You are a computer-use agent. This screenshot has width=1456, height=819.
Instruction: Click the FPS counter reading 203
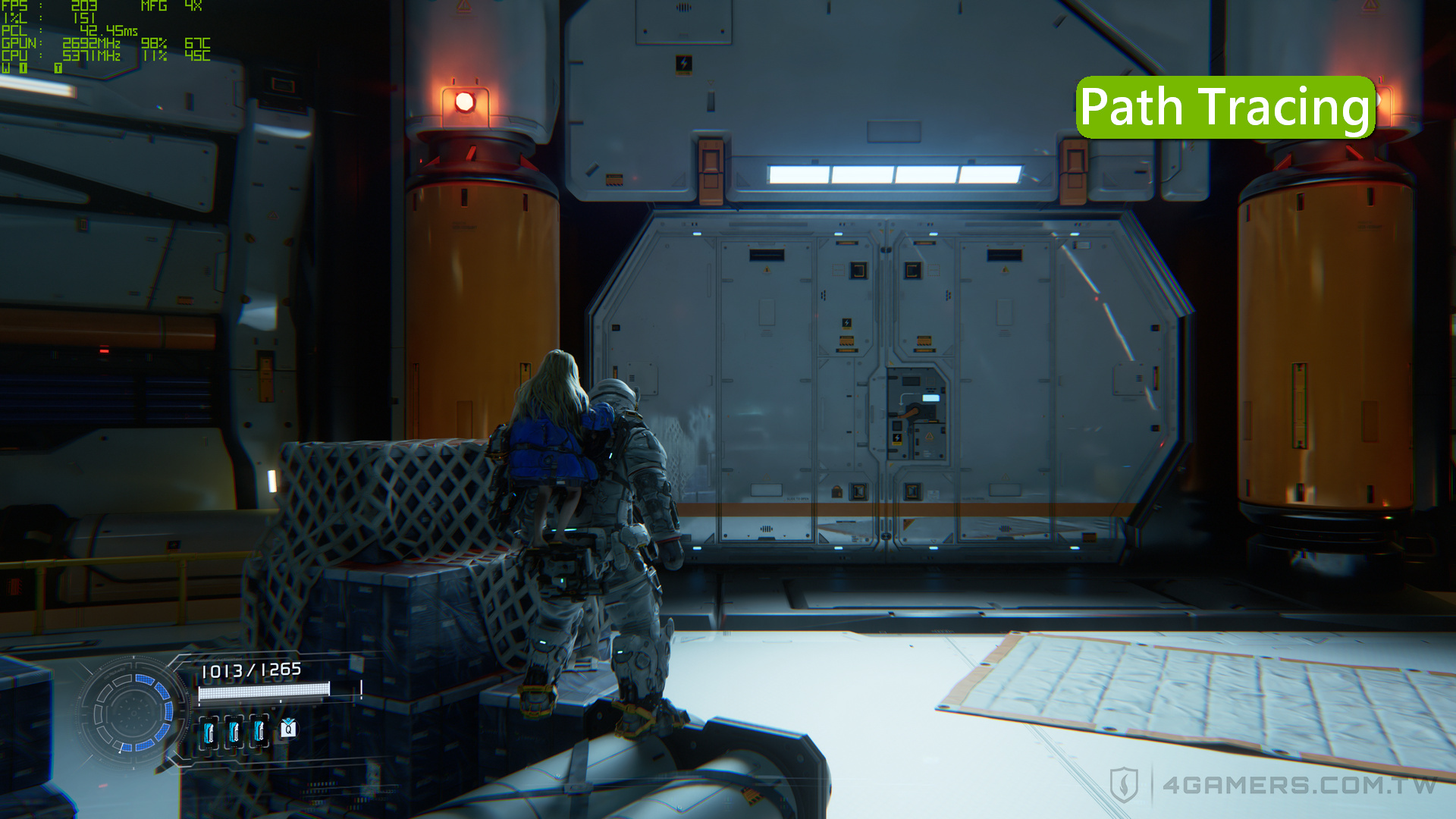click(83, 7)
